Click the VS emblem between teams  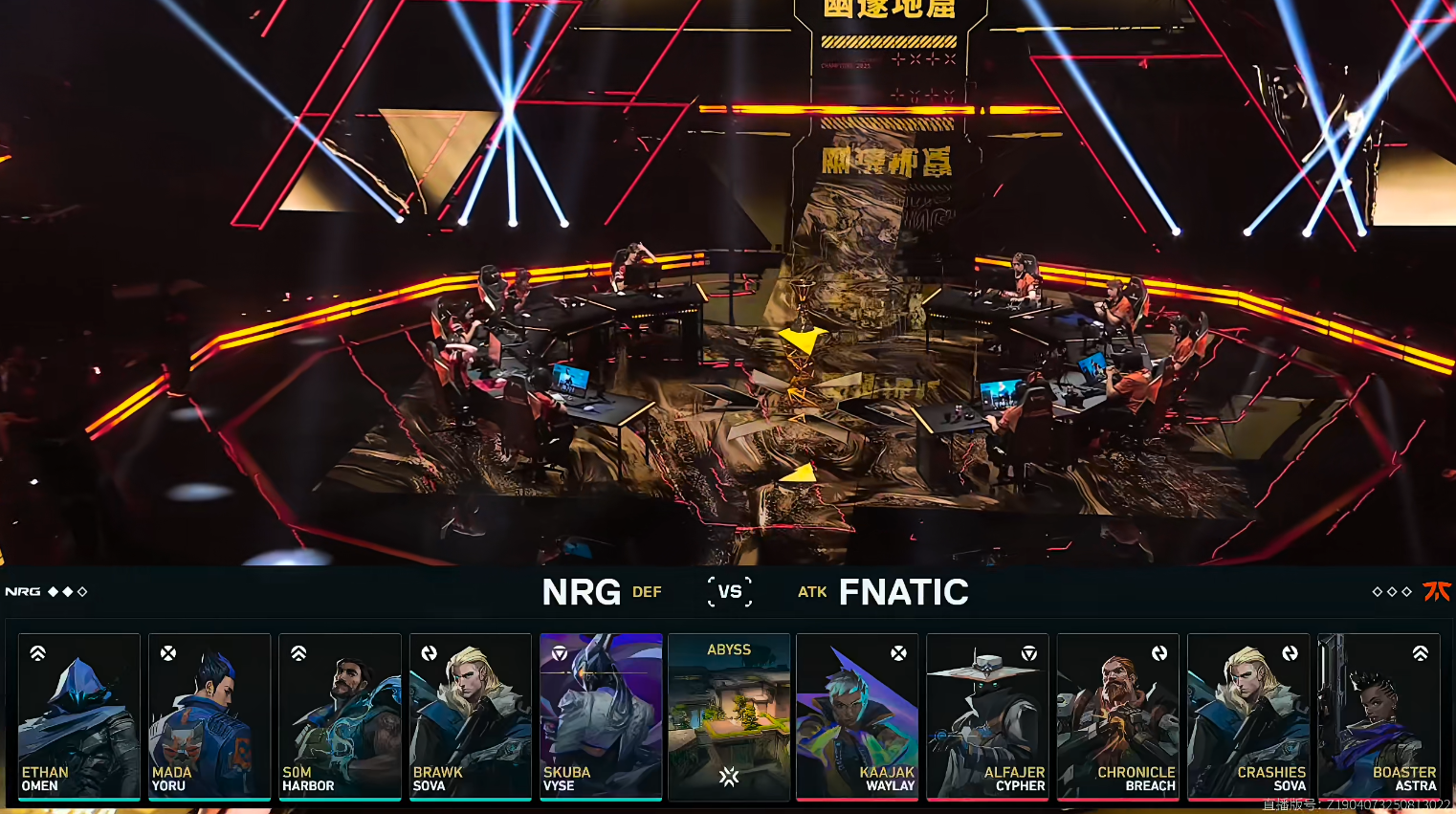[730, 592]
